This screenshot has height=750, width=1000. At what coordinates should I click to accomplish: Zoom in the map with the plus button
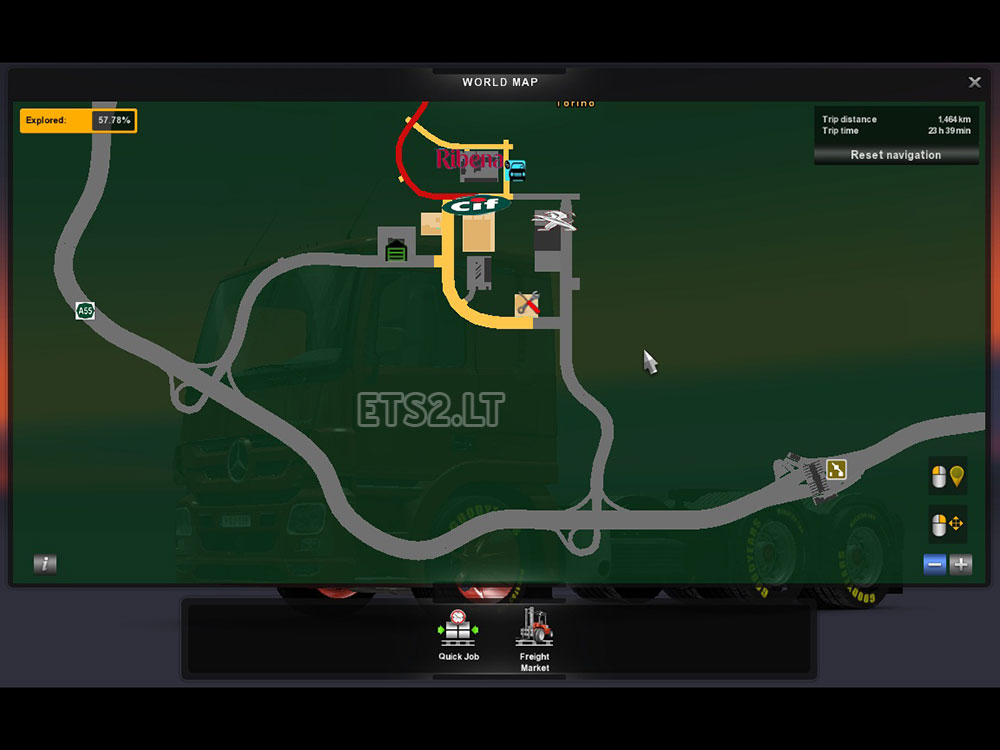[961, 565]
